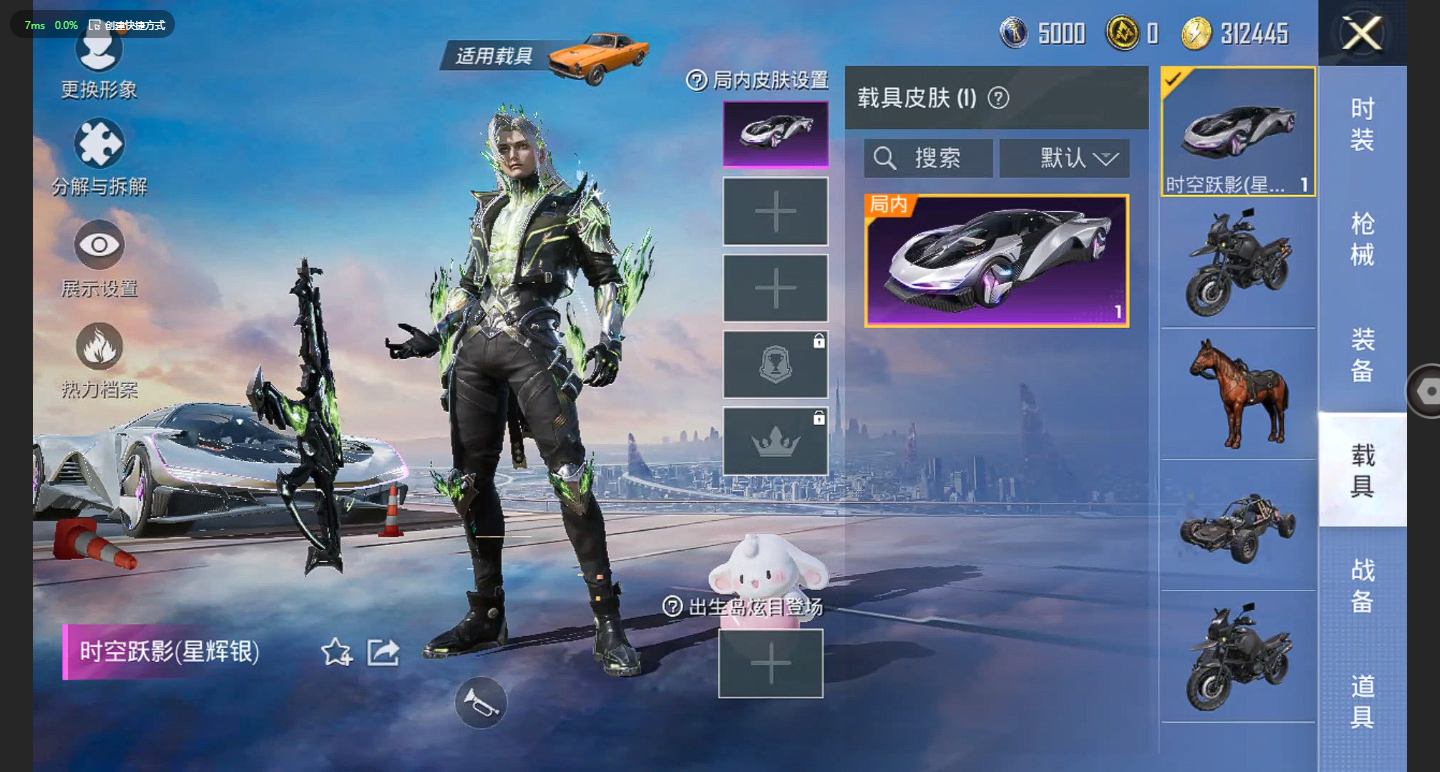Switch to the 战备 tab

tap(1362, 585)
